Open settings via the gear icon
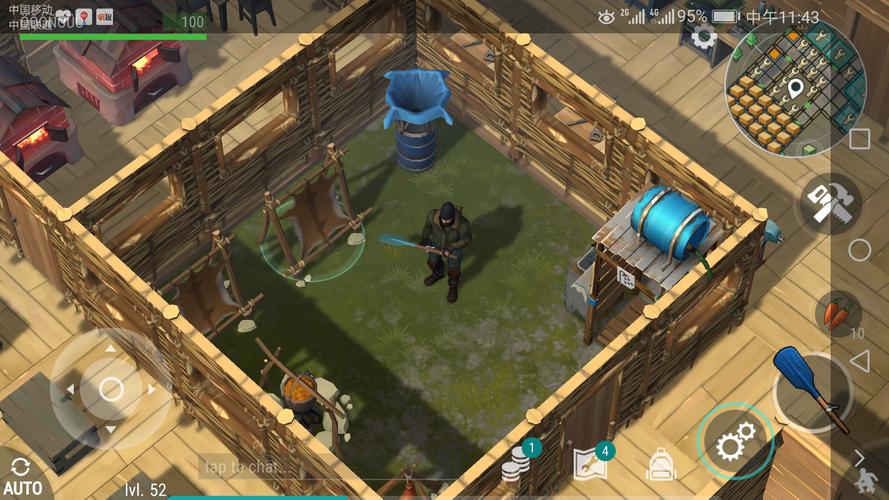Viewport: 889px width, 500px height. [x=704, y=38]
